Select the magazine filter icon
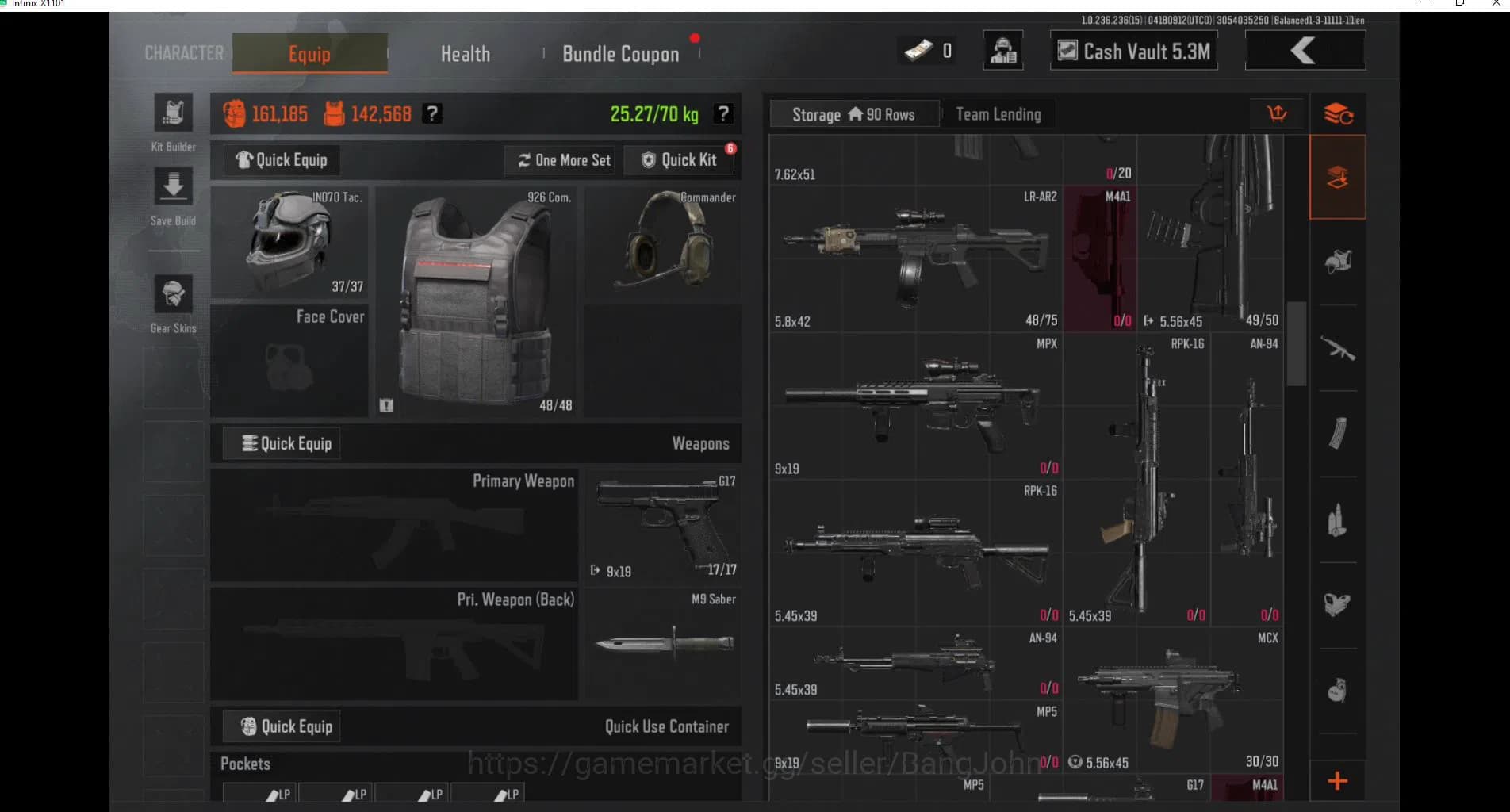Viewport: 1510px width, 812px height. pos(1337,431)
